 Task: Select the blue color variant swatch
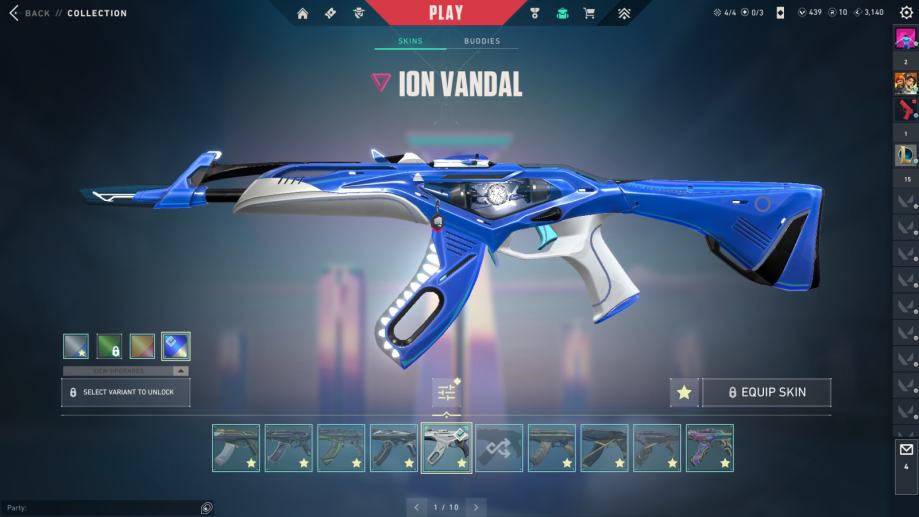click(176, 346)
